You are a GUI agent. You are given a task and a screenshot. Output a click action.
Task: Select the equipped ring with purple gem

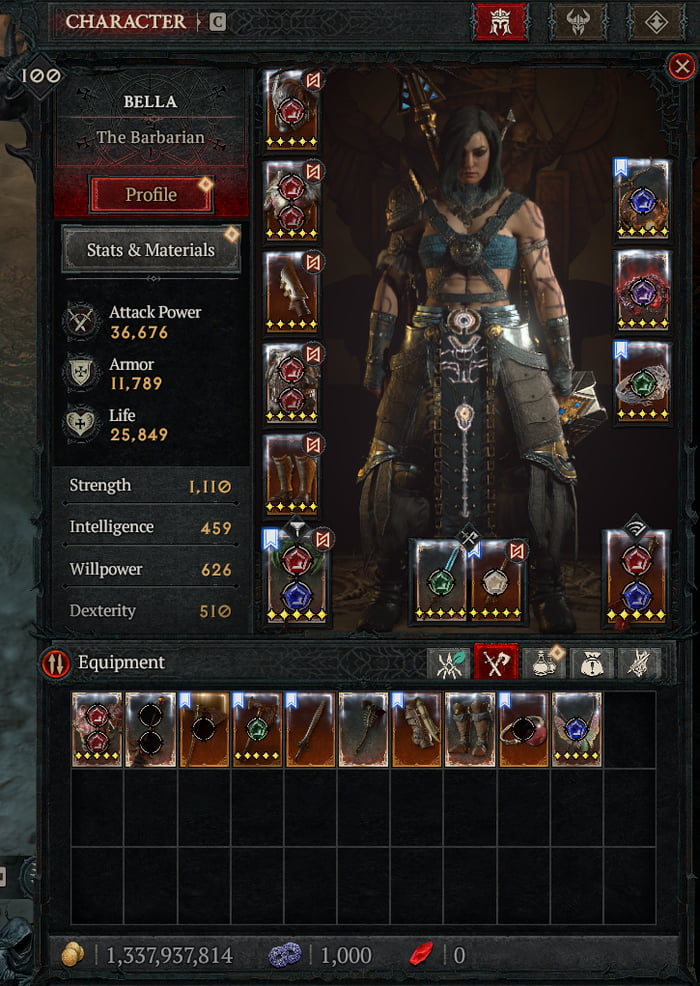(x=642, y=290)
